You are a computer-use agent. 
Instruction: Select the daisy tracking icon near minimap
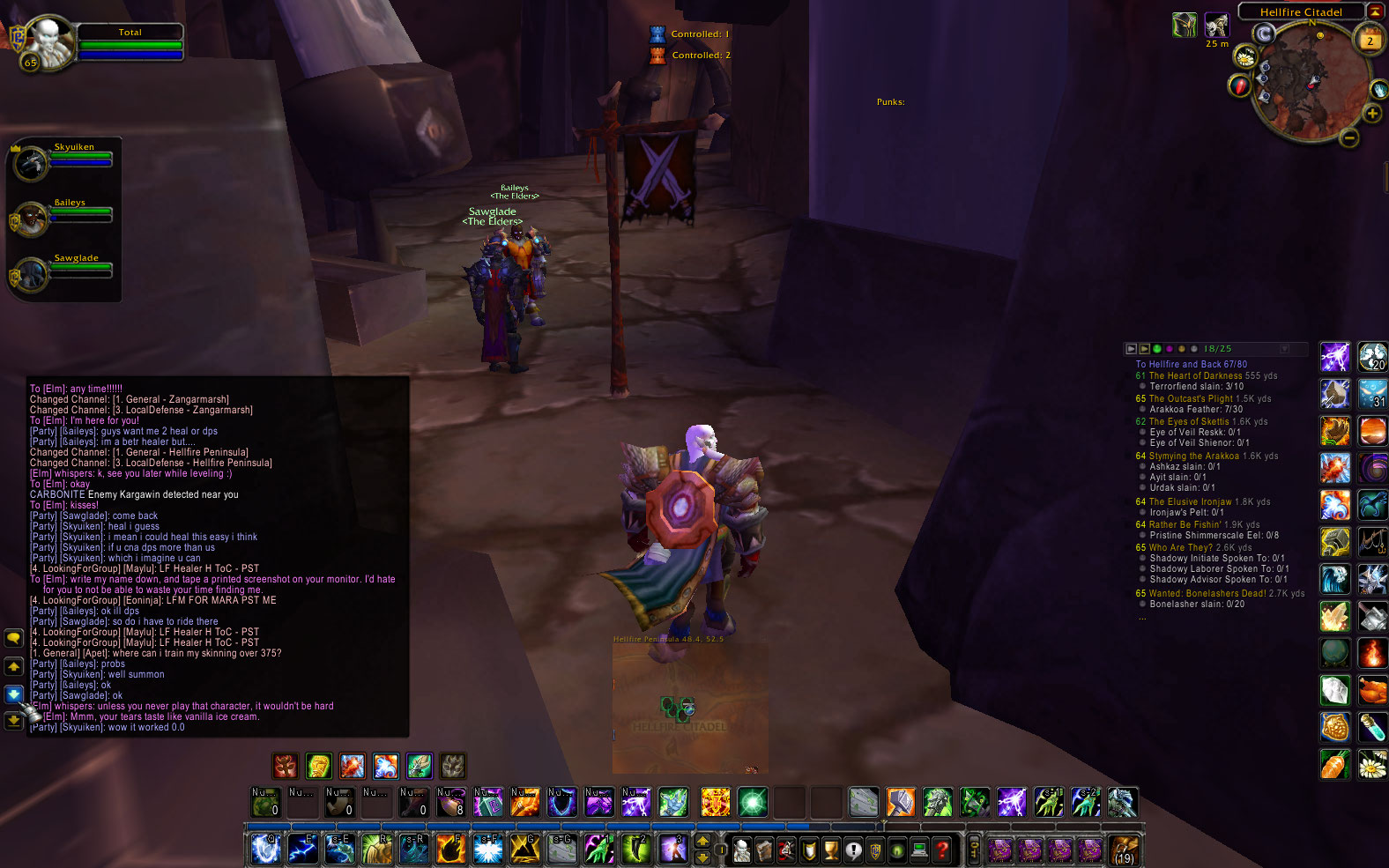coord(1245,57)
